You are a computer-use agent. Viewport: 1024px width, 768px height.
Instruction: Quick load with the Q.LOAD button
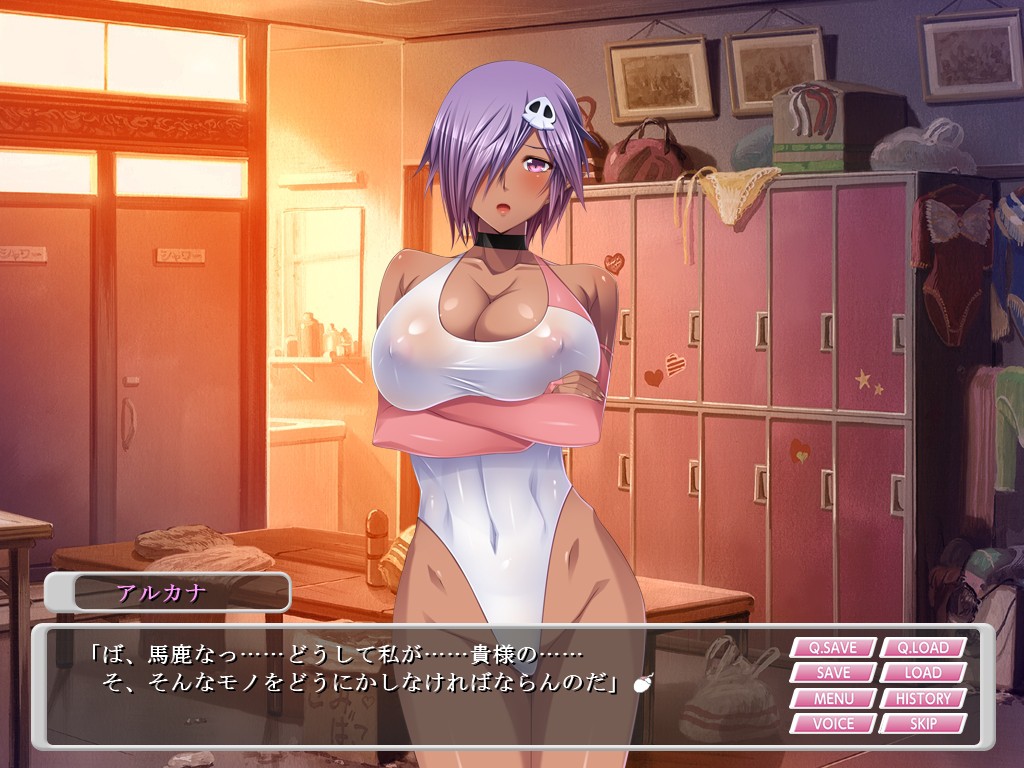point(923,648)
